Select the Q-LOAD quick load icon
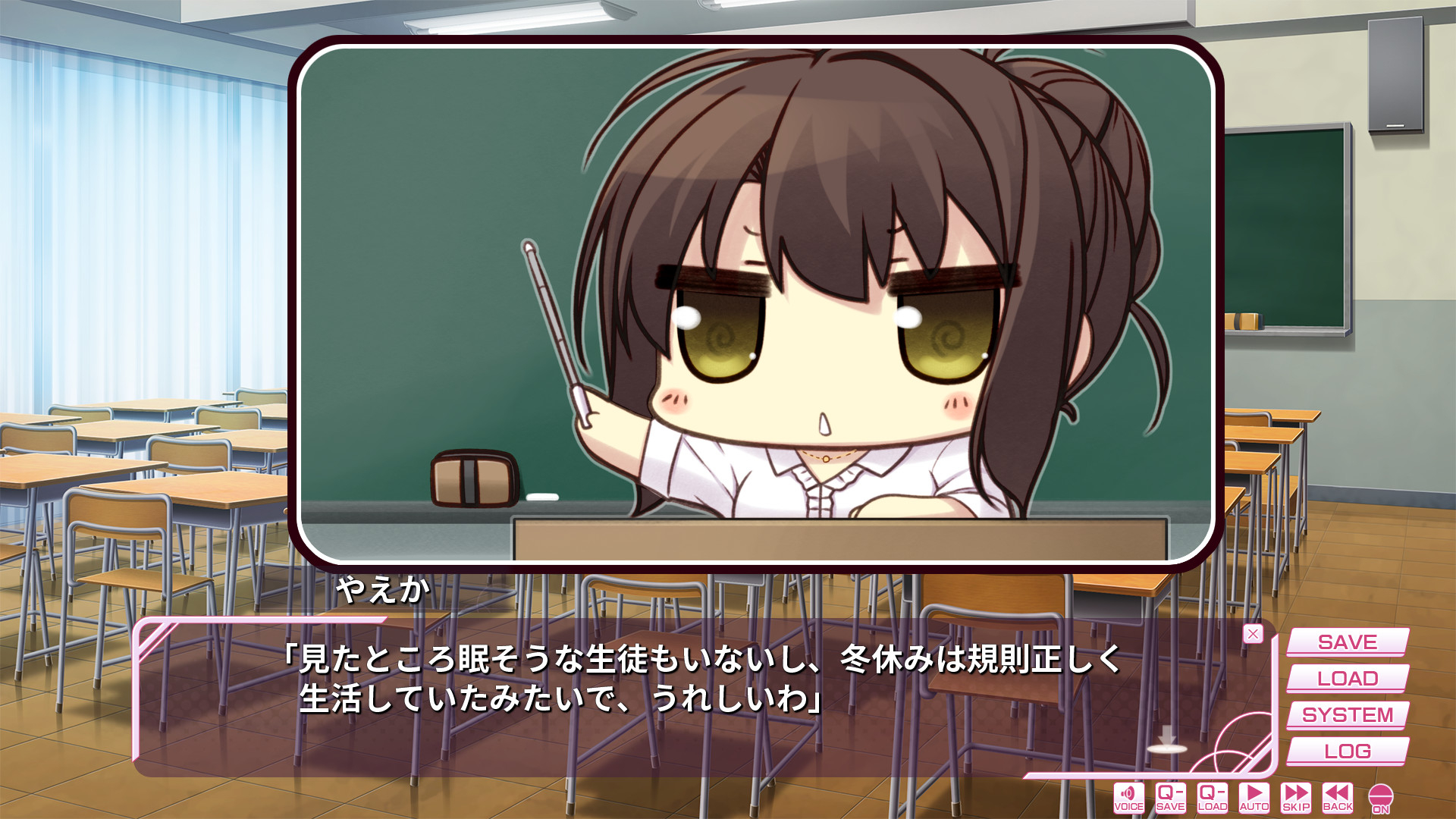The height and width of the screenshot is (819, 1456). click(1214, 796)
